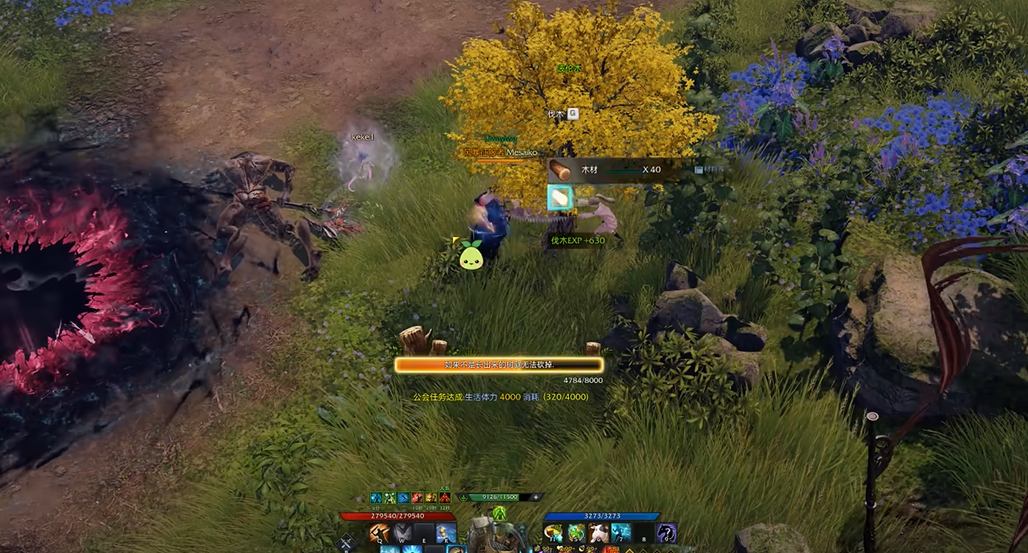This screenshot has width=1028, height=553.
Task: Trigger the R trade skill icon
Action: 446,533
